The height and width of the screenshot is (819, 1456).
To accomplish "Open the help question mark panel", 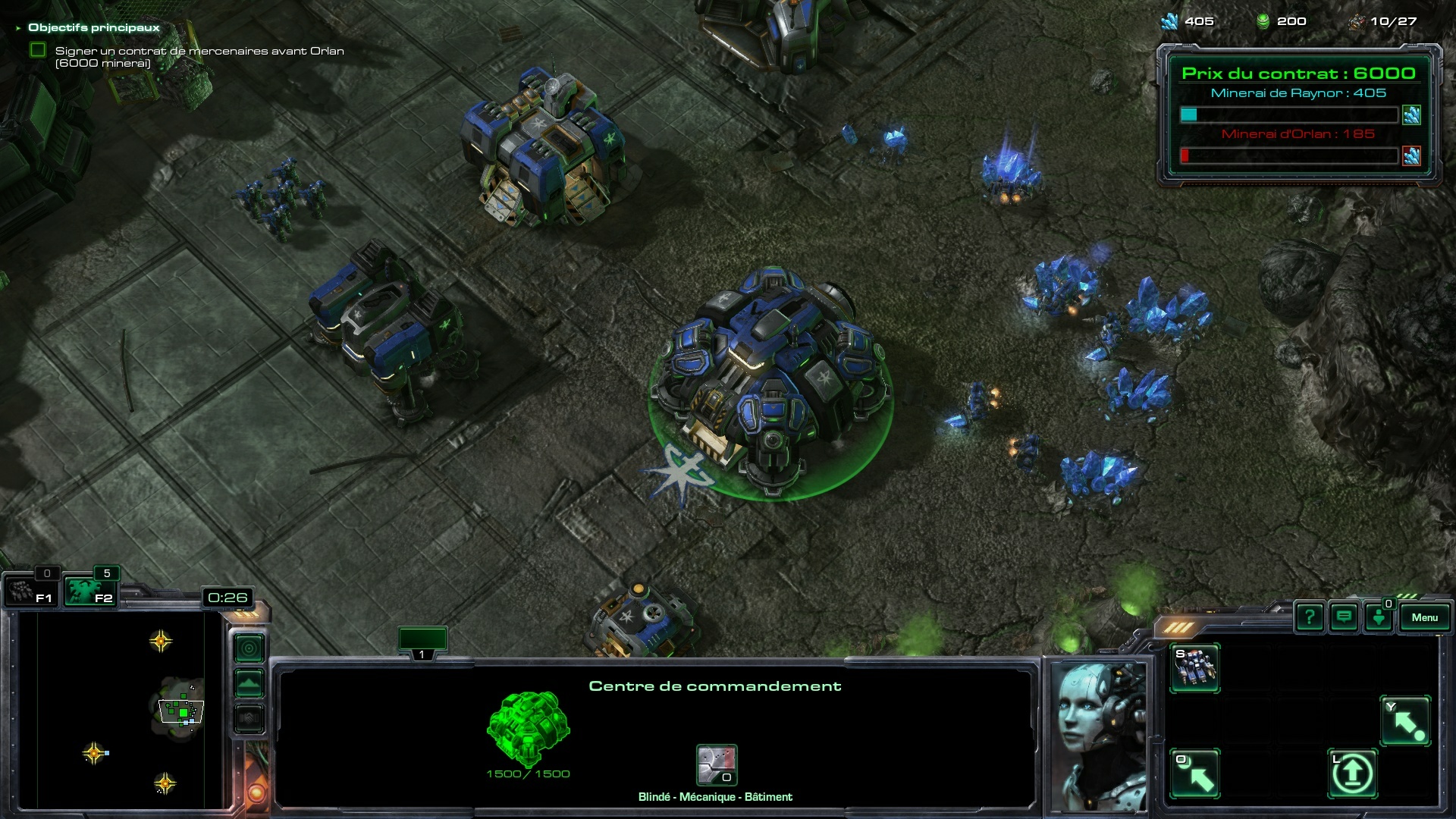I will [x=1310, y=617].
